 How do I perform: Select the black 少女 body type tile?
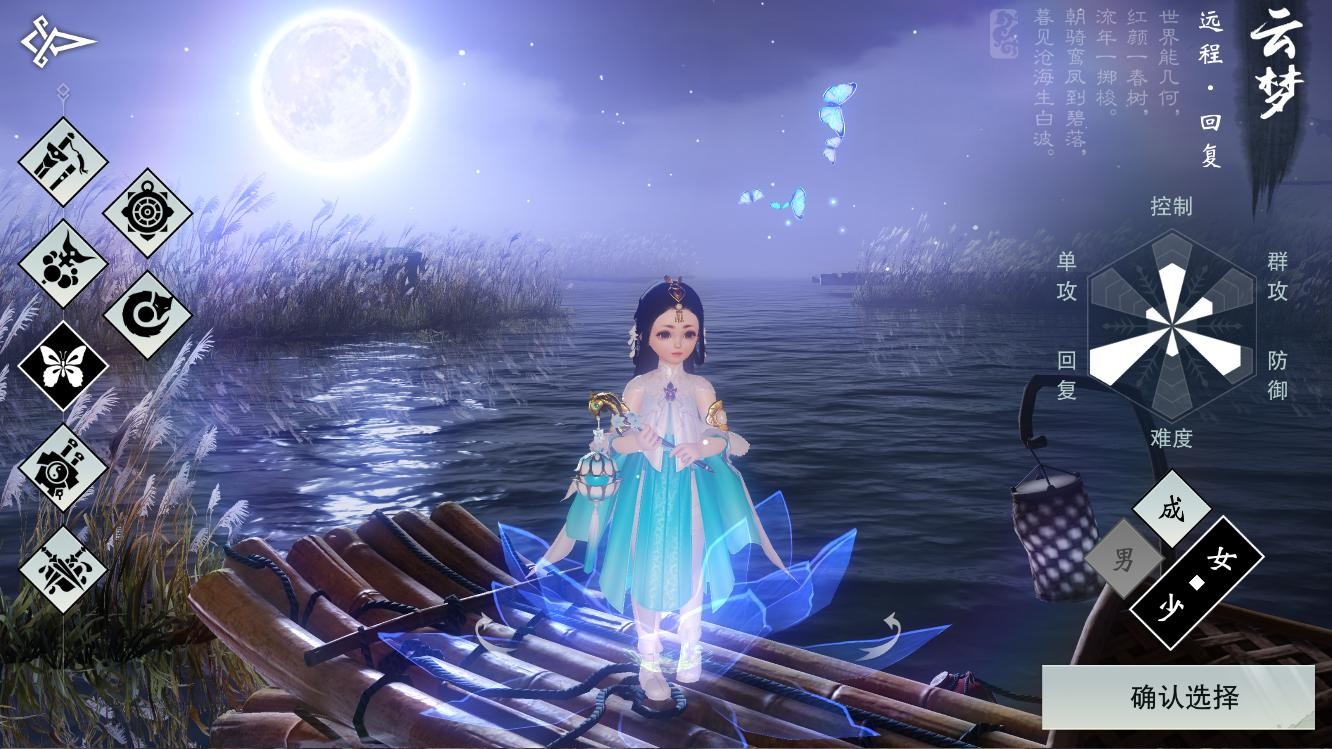[1196, 582]
